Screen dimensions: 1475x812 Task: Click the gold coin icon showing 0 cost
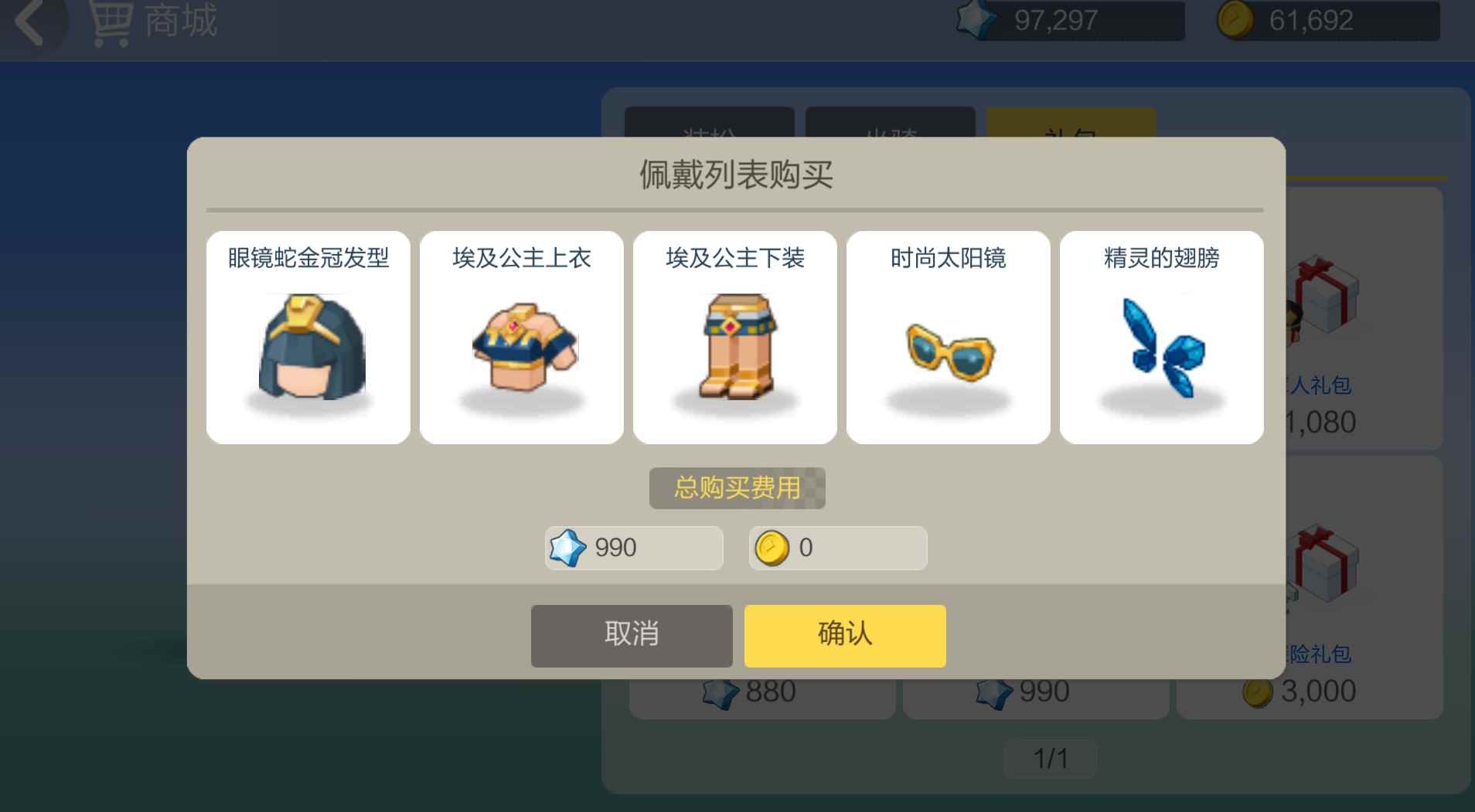coord(772,548)
